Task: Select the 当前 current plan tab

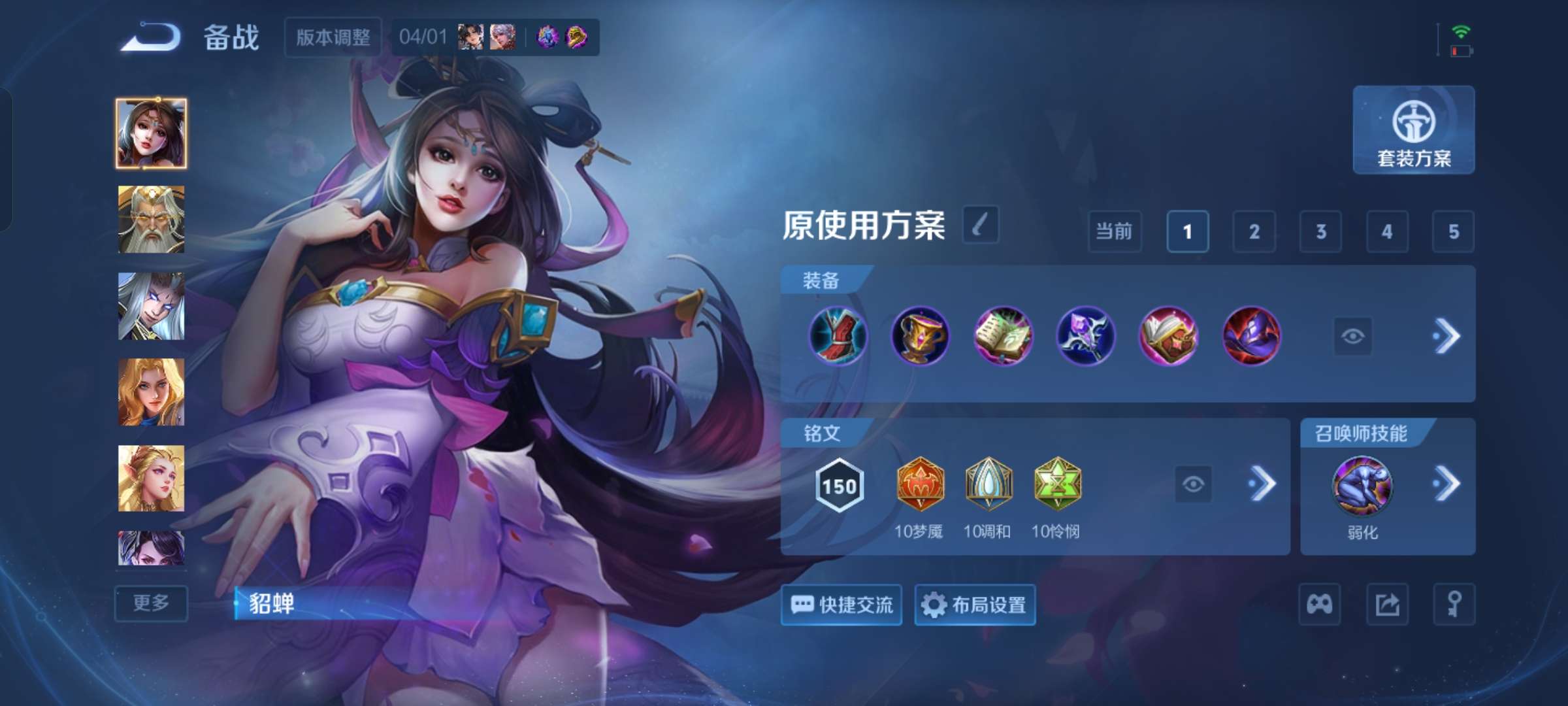Action: [x=1115, y=232]
